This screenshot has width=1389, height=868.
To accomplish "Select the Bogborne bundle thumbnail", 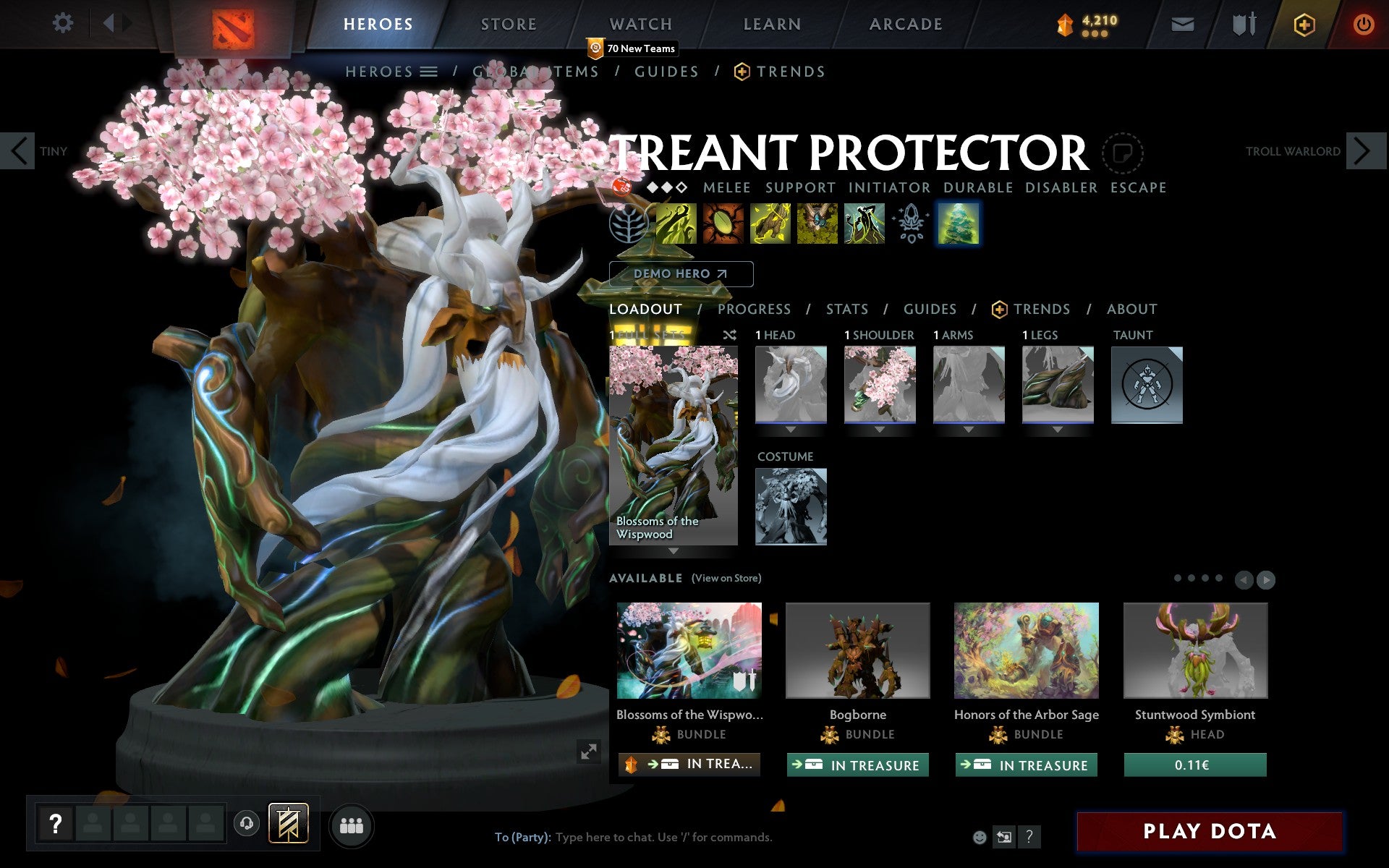I will tap(857, 650).
